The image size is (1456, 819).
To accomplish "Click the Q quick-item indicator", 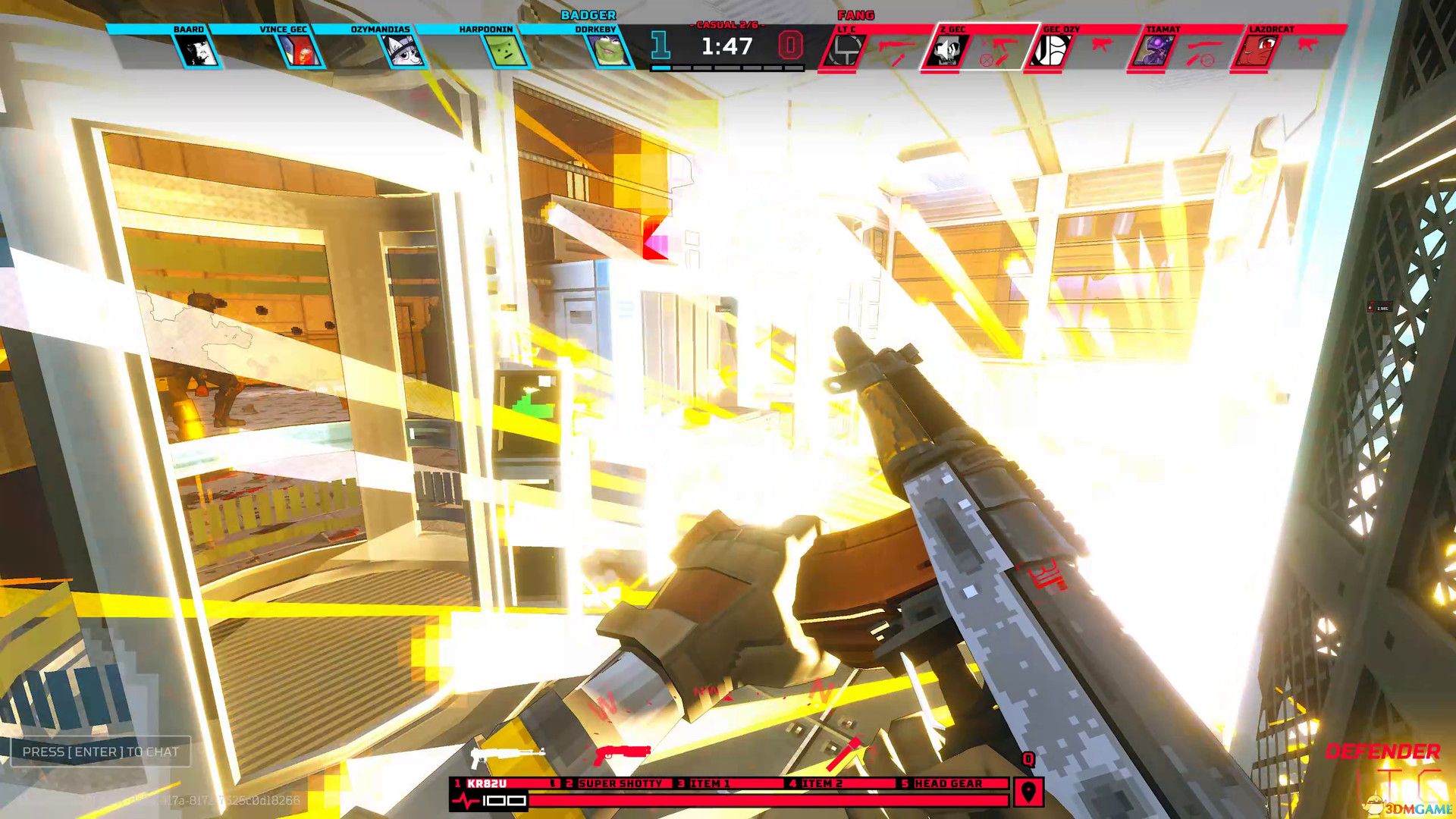I will pos(1028,761).
